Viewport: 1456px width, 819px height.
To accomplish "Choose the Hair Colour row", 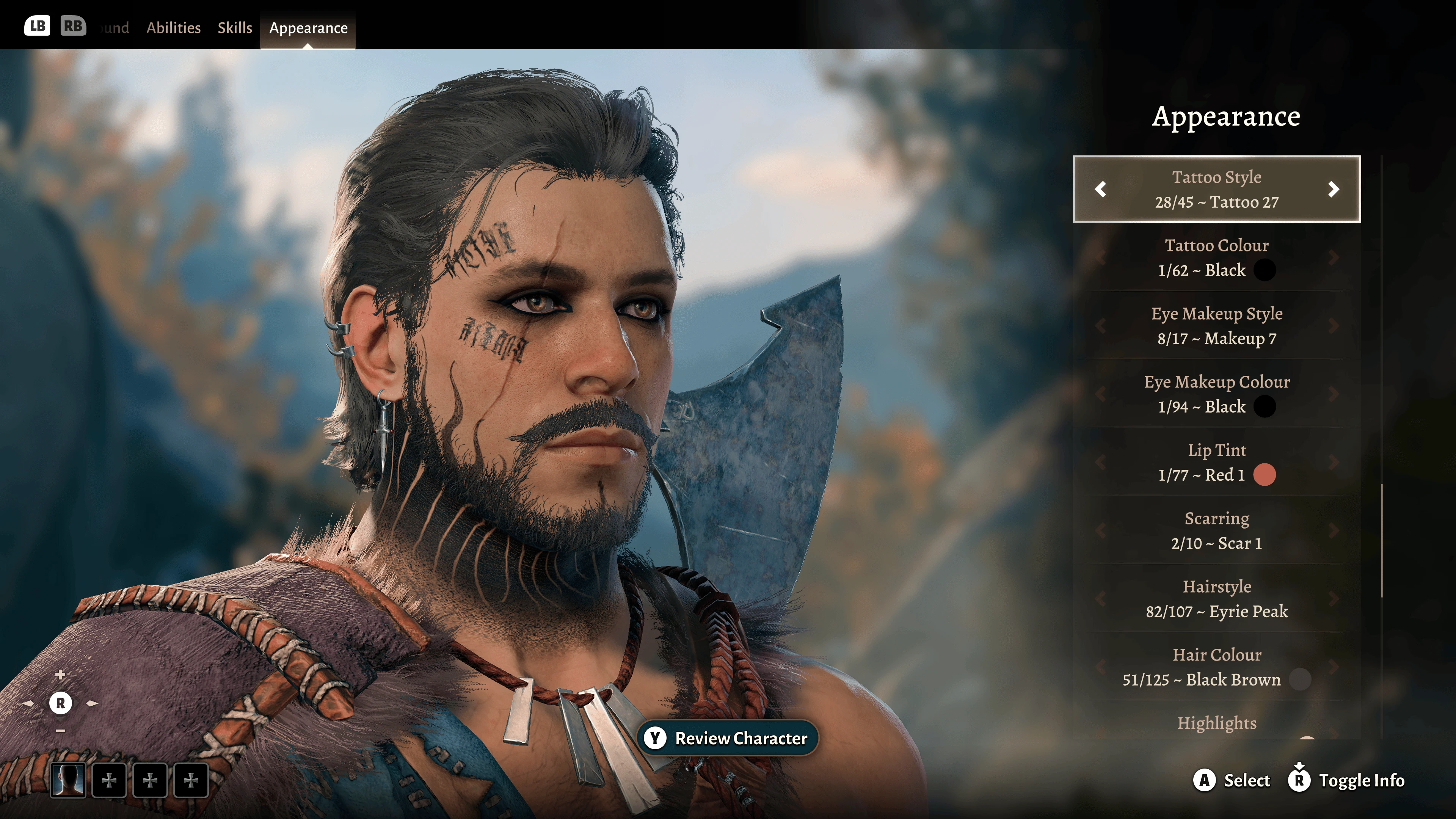I will tap(1216, 667).
